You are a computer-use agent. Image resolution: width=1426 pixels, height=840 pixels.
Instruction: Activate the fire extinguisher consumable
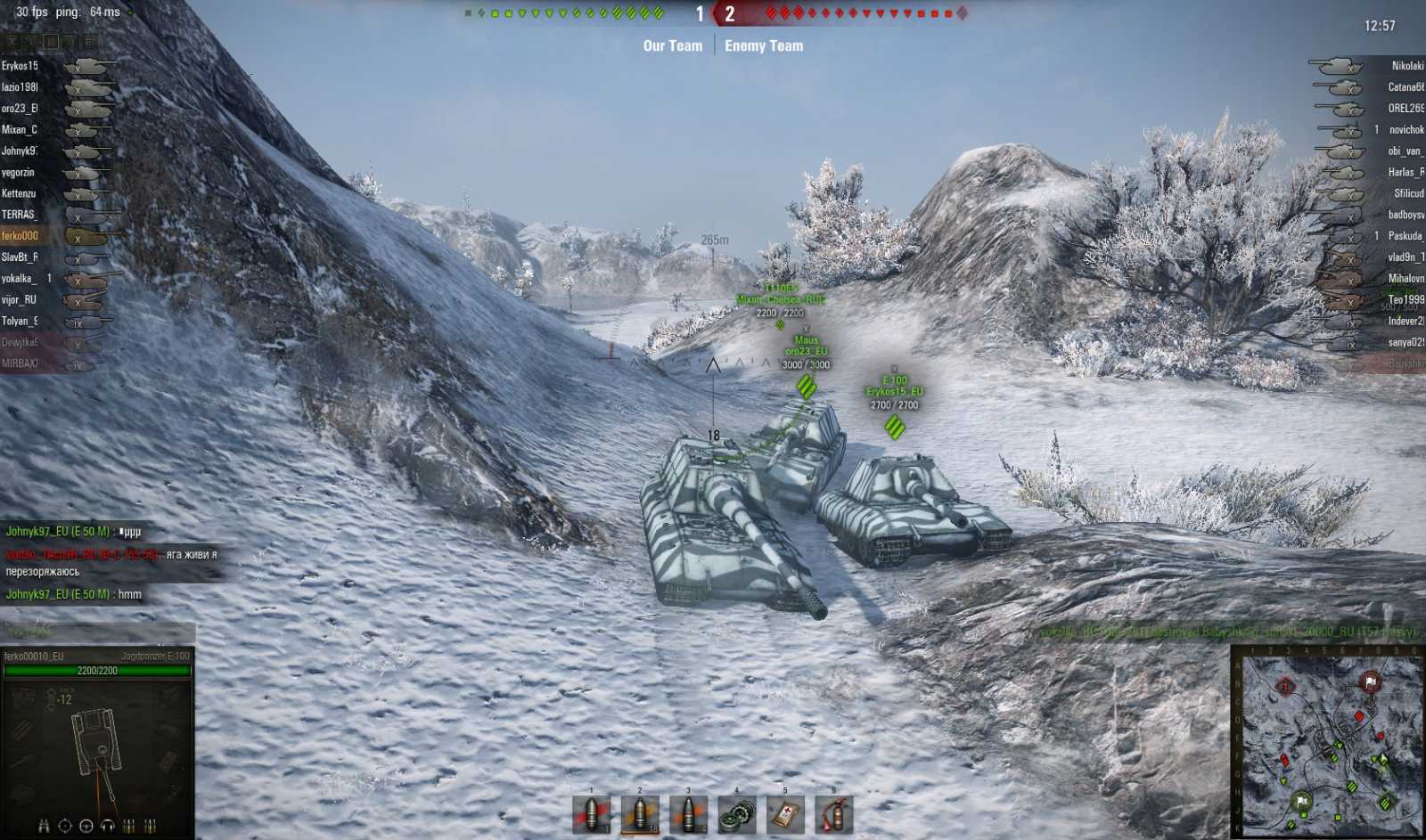[x=833, y=814]
